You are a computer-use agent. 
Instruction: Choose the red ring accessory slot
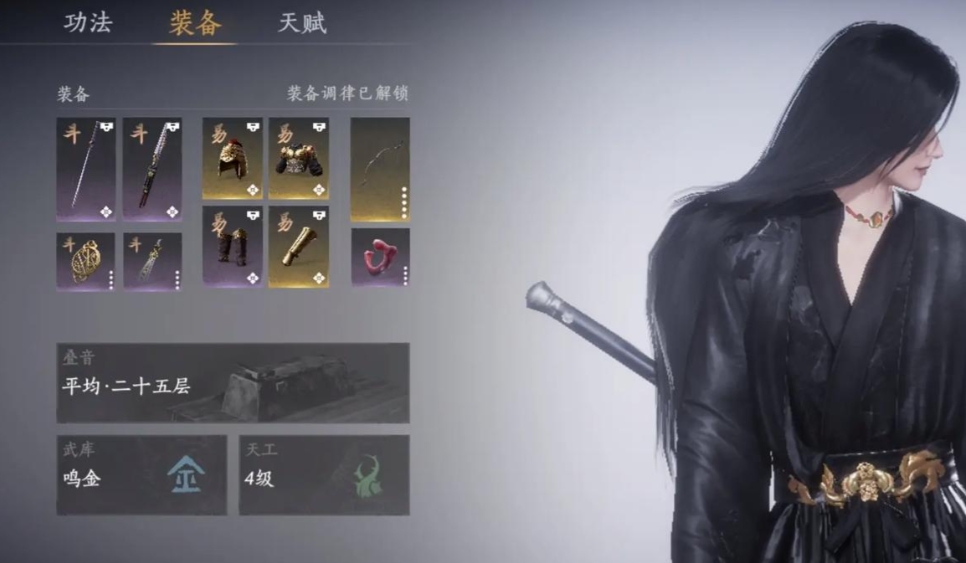380,257
